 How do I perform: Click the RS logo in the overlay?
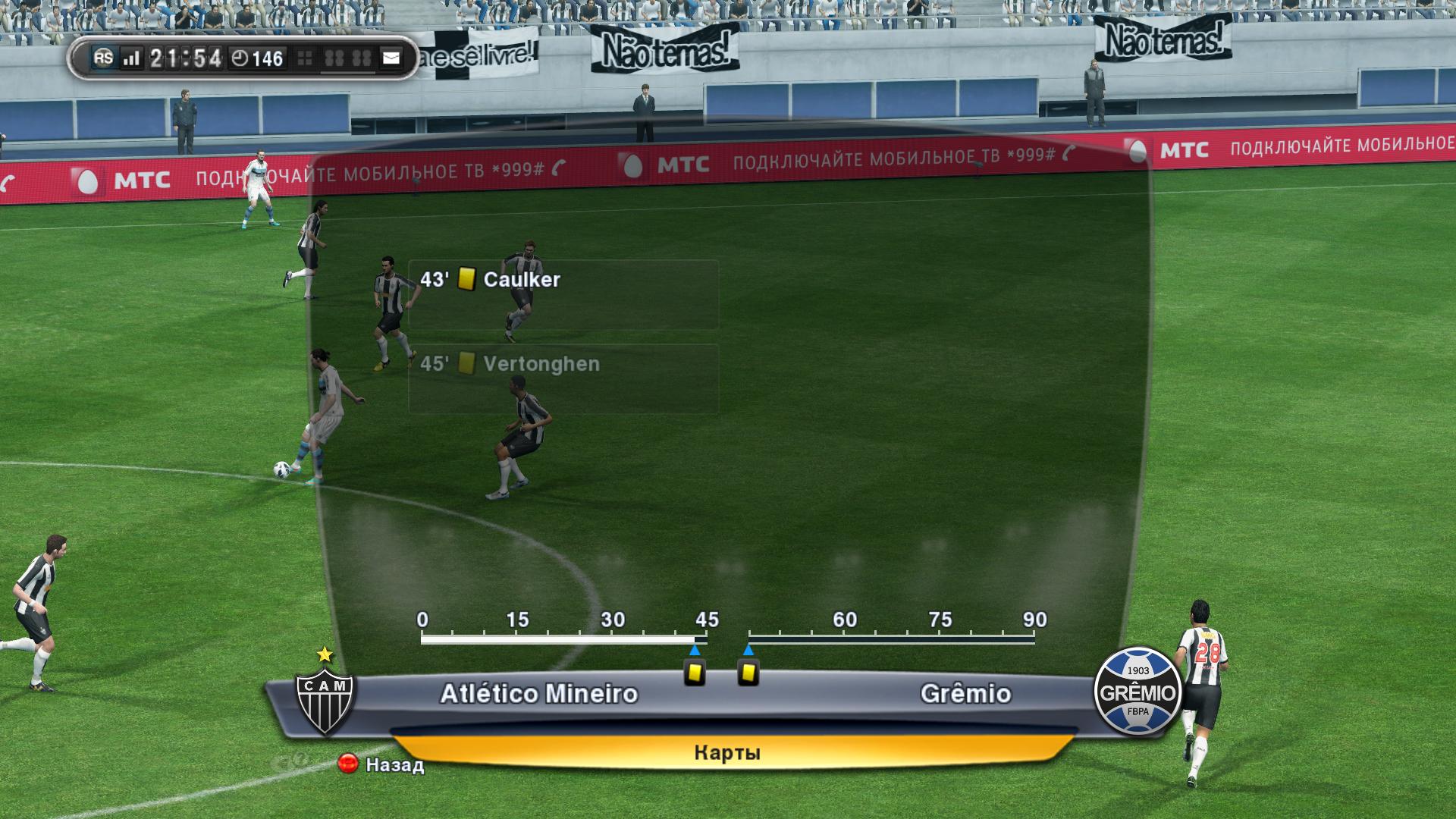(x=103, y=58)
